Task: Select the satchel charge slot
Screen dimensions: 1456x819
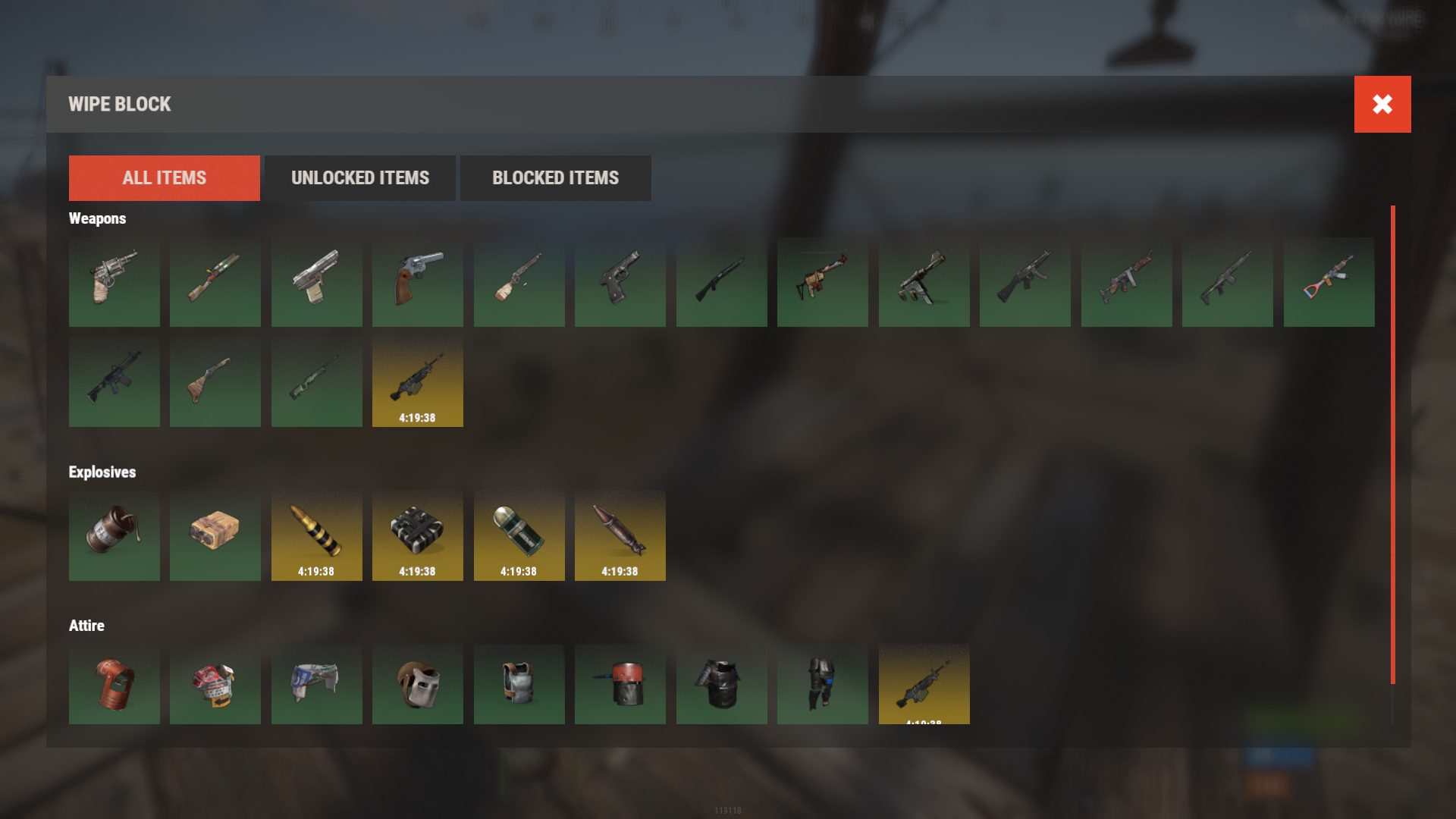Action: pyautogui.click(x=215, y=535)
